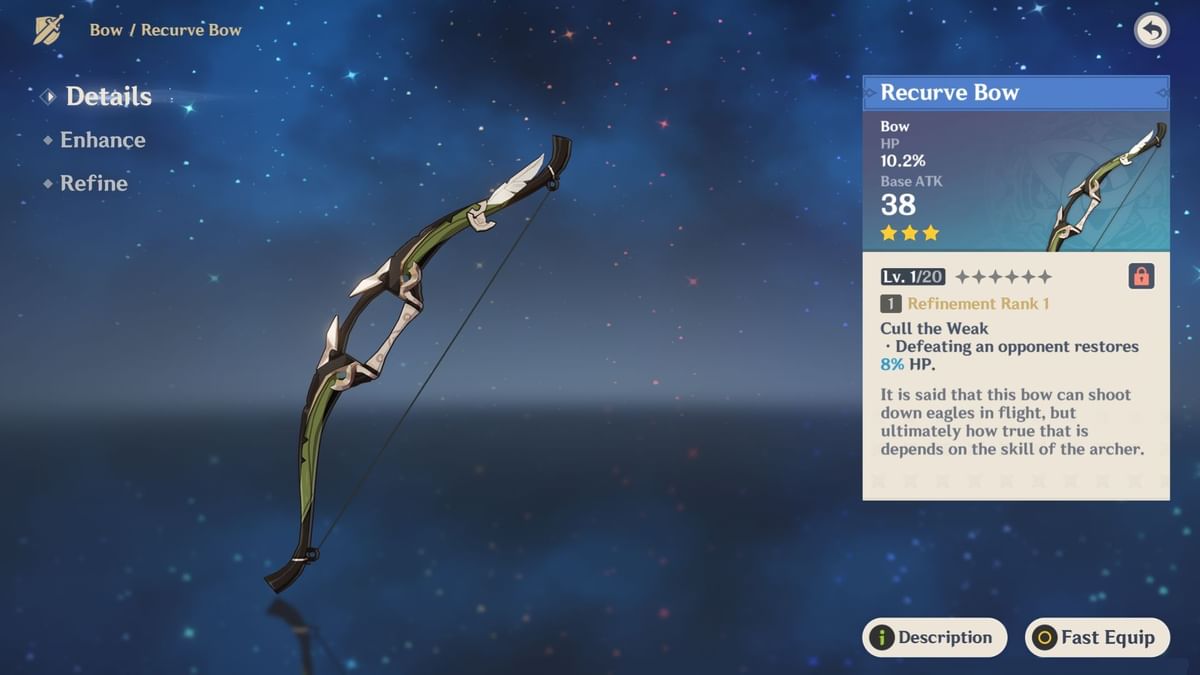Viewport: 1200px width, 675px height.
Task: Toggle the red weapon lock icon
Action: click(1141, 277)
